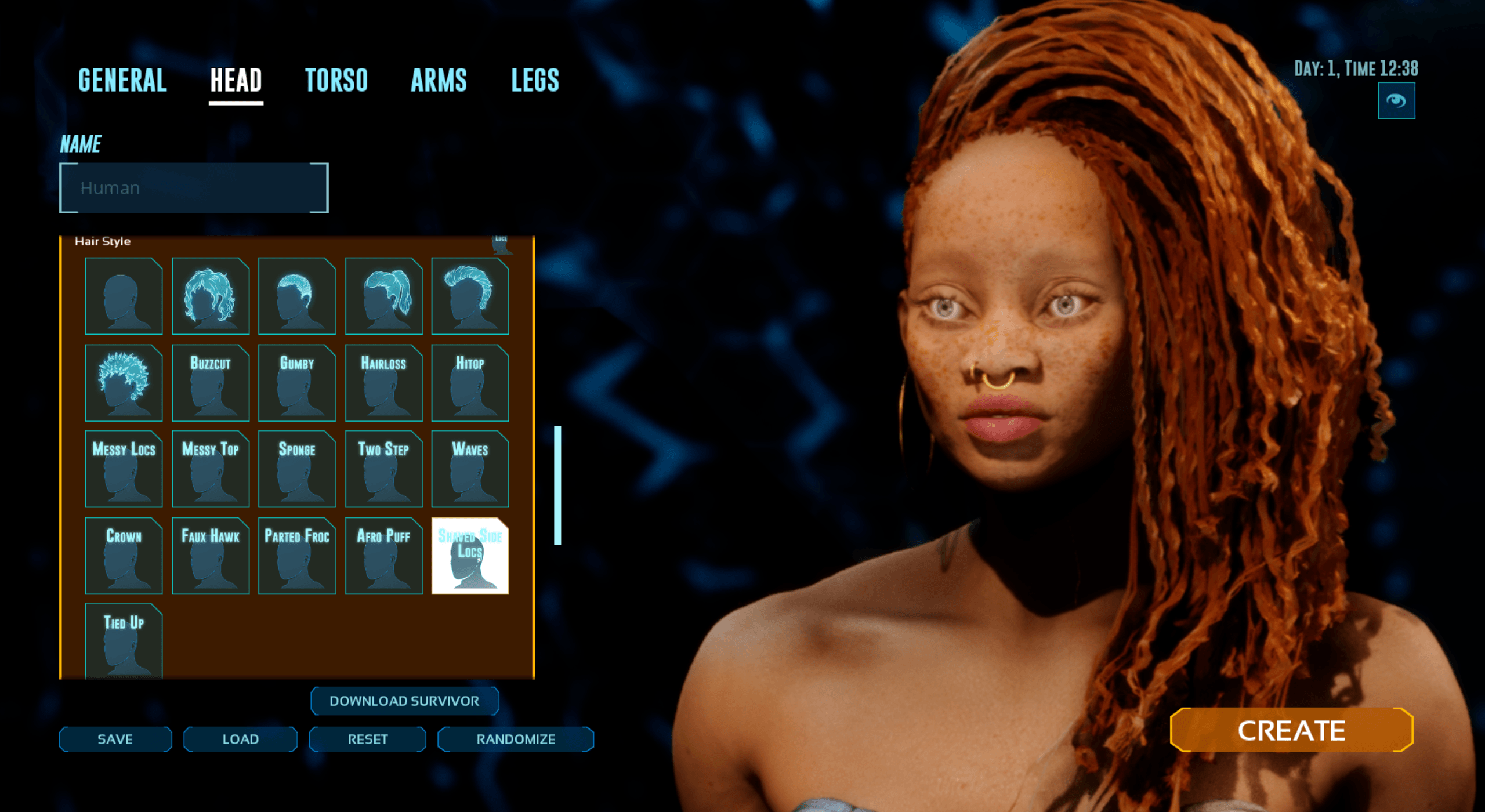Switch to the ARMS tab
The height and width of the screenshot is (812, 1485).
tap(439, 80)
